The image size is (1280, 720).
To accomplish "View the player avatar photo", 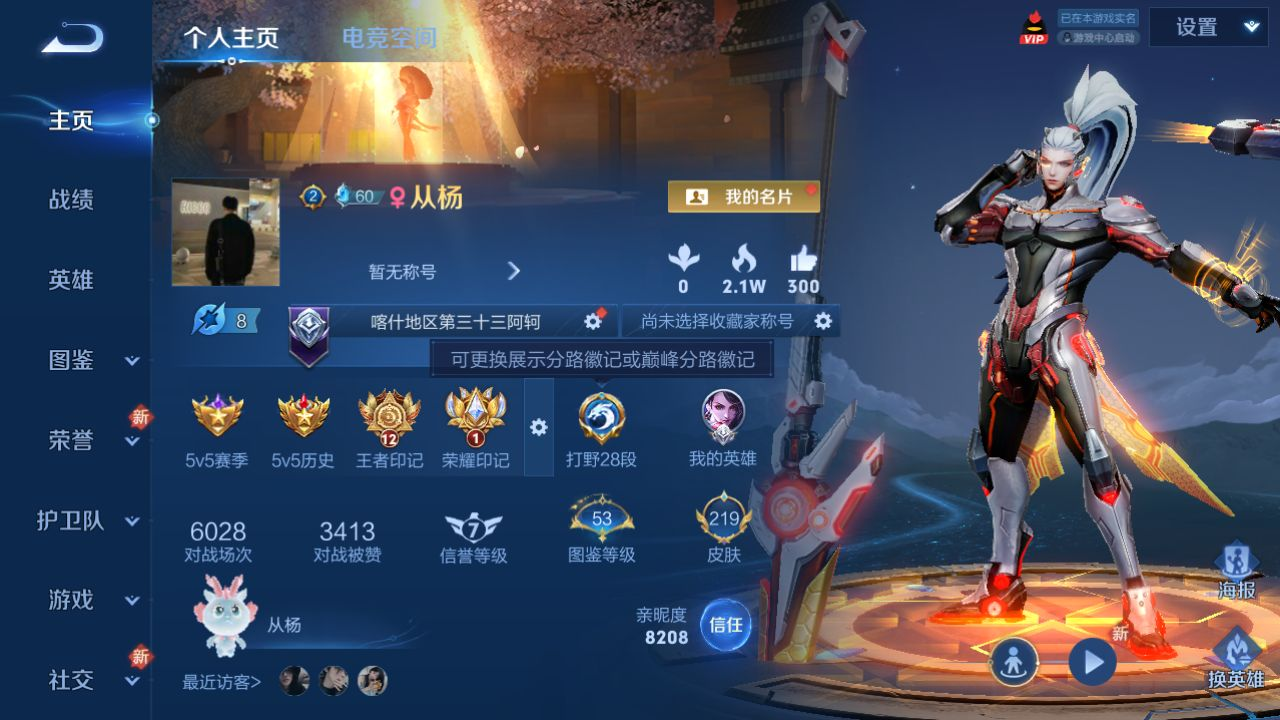I will pyautogui.click(x=225, y=232).
